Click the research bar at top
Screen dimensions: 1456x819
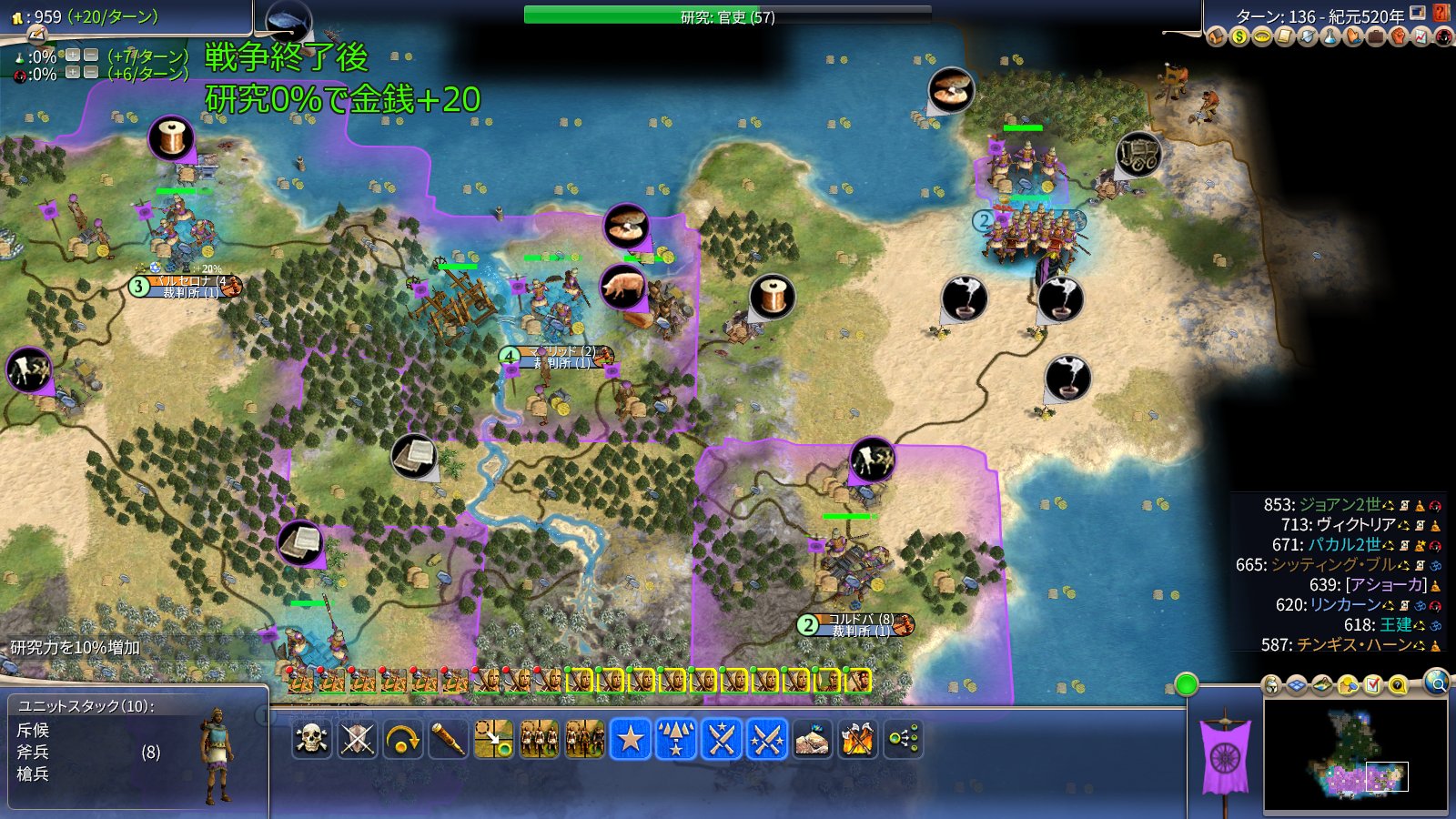point(727,15)
